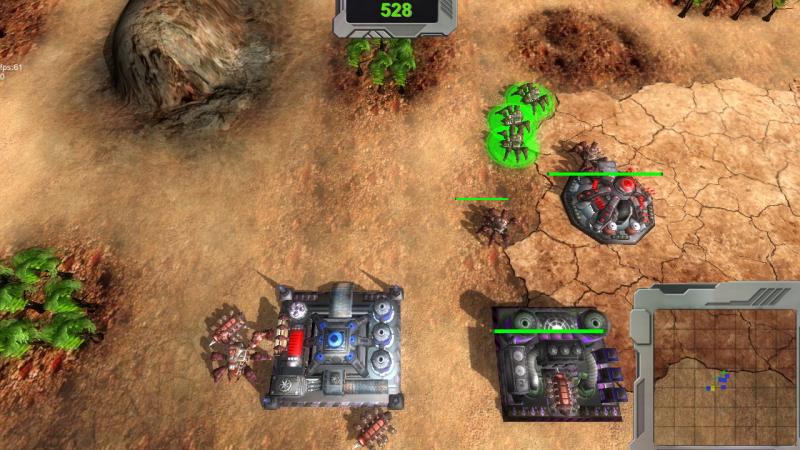Select the red-domed turret with health bar

tap(609, 208)
